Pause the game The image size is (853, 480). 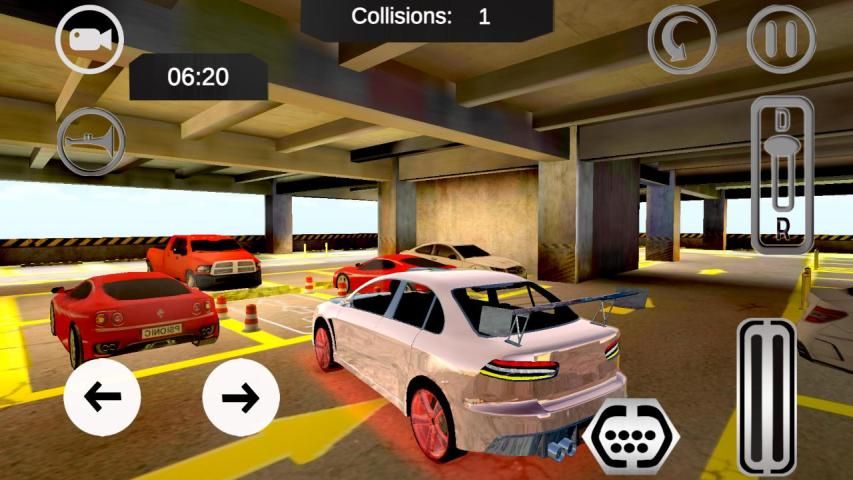click(x=781, y=40)
